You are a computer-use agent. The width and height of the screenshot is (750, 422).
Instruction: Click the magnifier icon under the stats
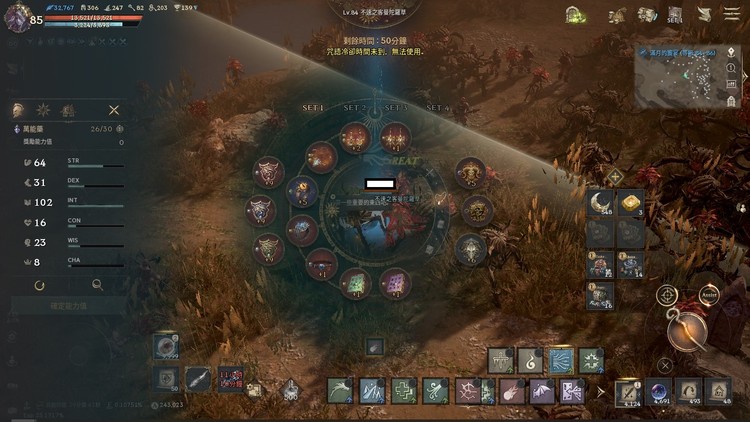pos(97,285)
